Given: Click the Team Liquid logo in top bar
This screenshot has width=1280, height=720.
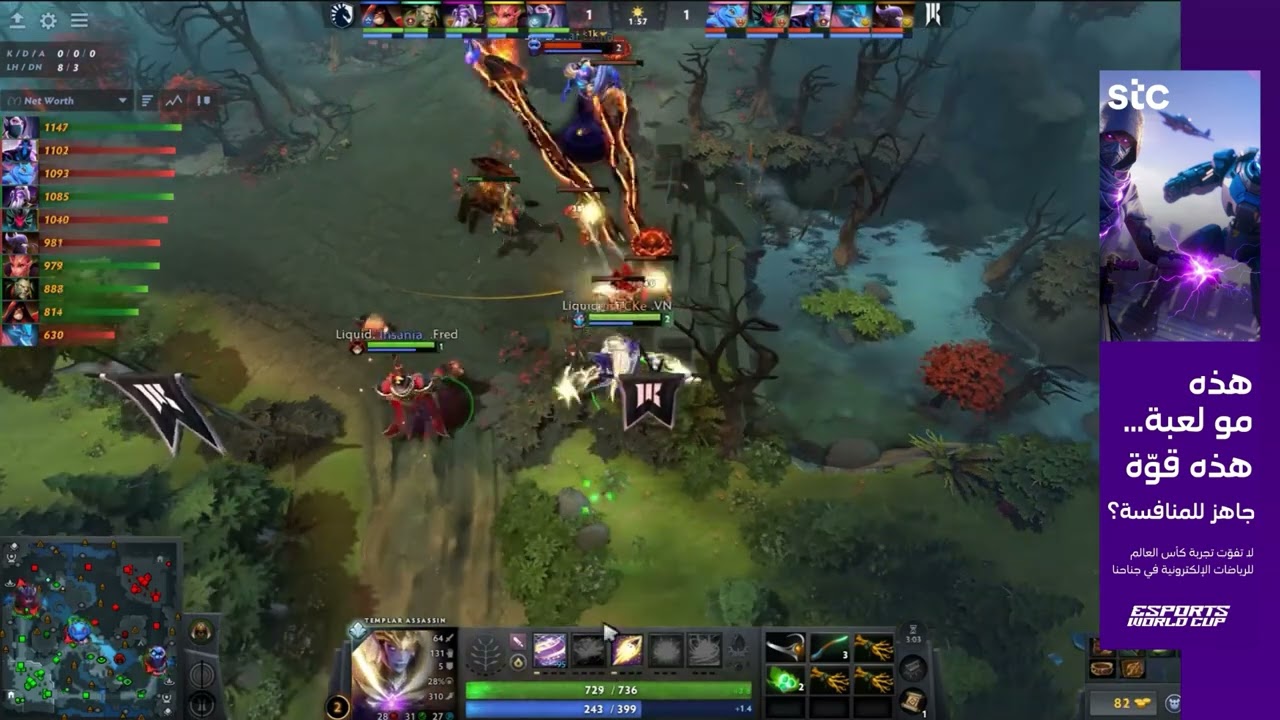Looking at the screenshot, I should [342, 15].
